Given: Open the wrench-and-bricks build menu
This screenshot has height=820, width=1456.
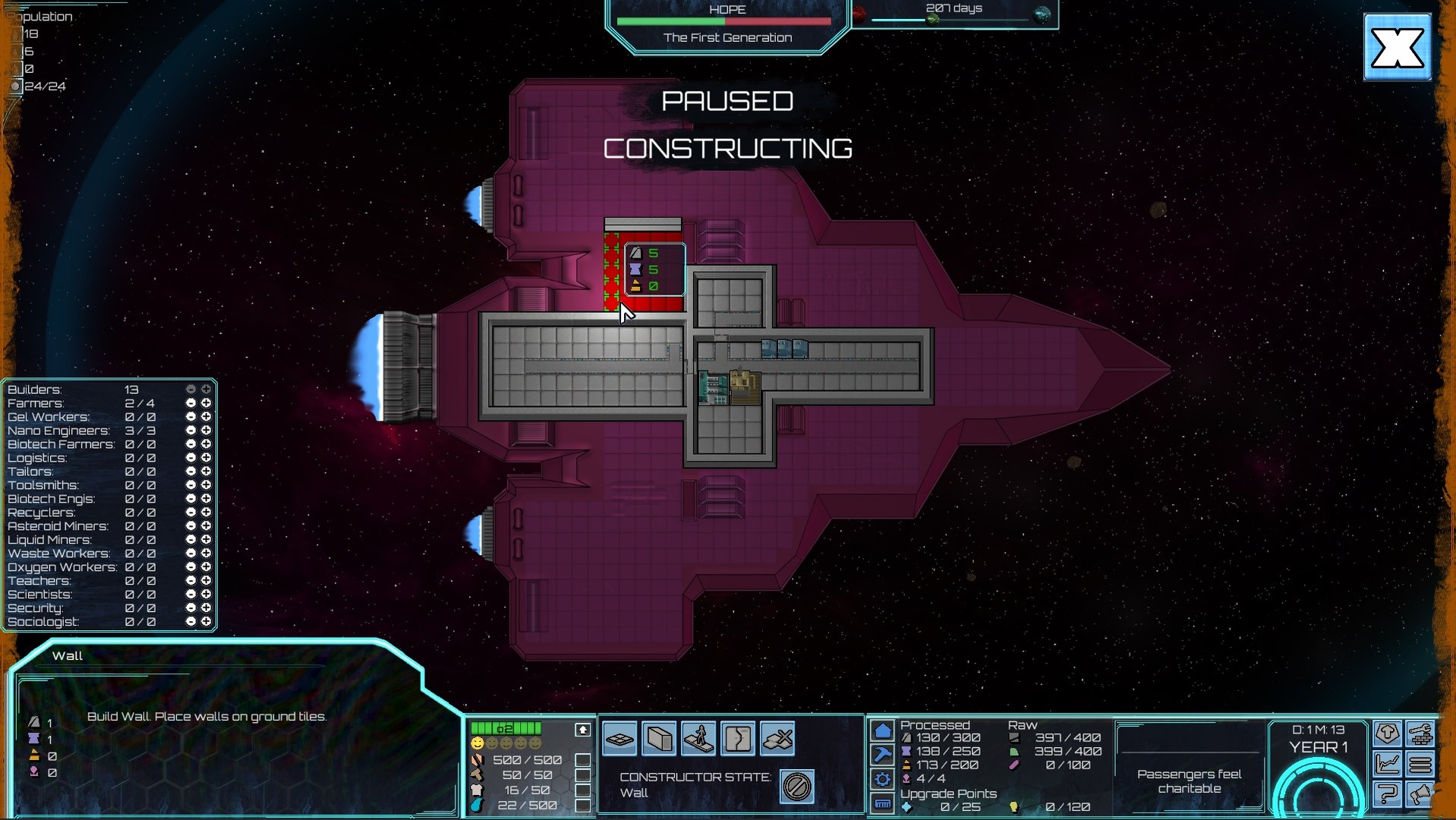Looking at the screenshot, I should (x=1420, y=733).
